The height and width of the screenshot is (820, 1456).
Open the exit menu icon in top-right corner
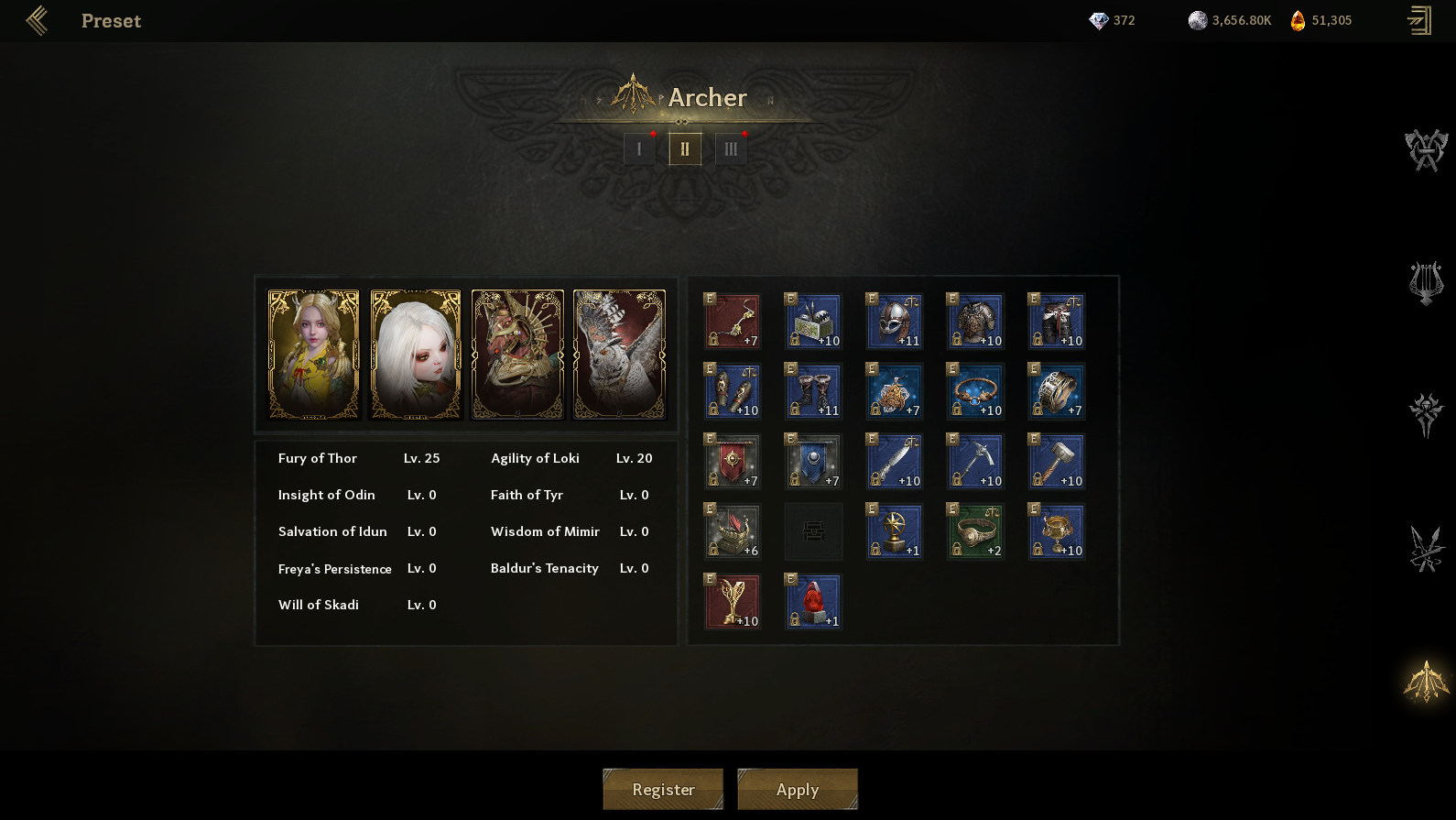point(1419,20)
